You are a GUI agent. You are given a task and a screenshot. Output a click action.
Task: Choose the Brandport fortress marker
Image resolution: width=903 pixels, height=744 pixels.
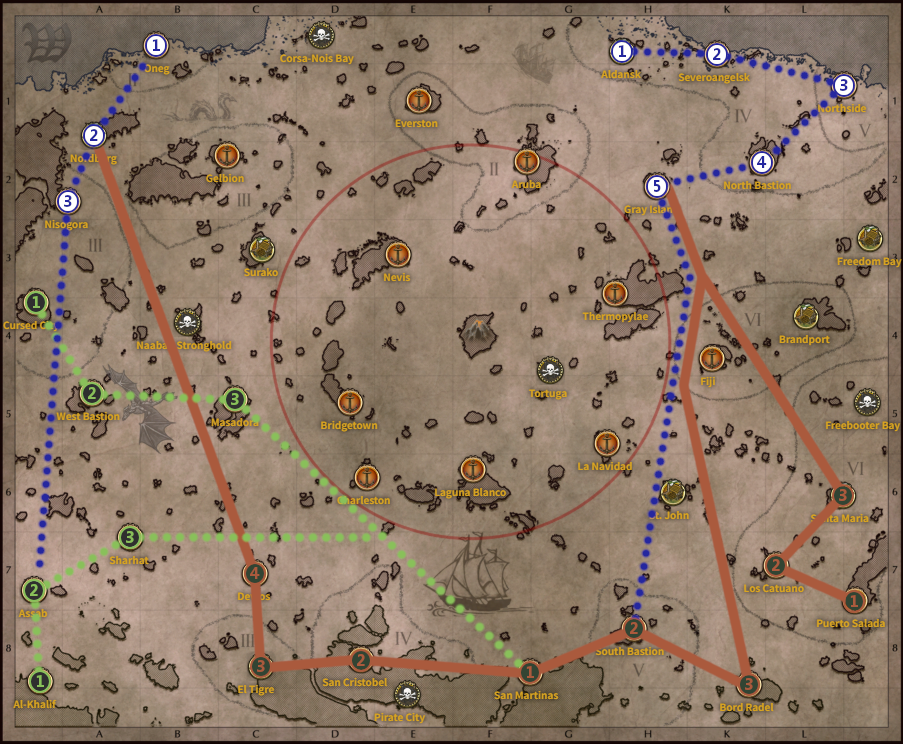tap(806, 316)
